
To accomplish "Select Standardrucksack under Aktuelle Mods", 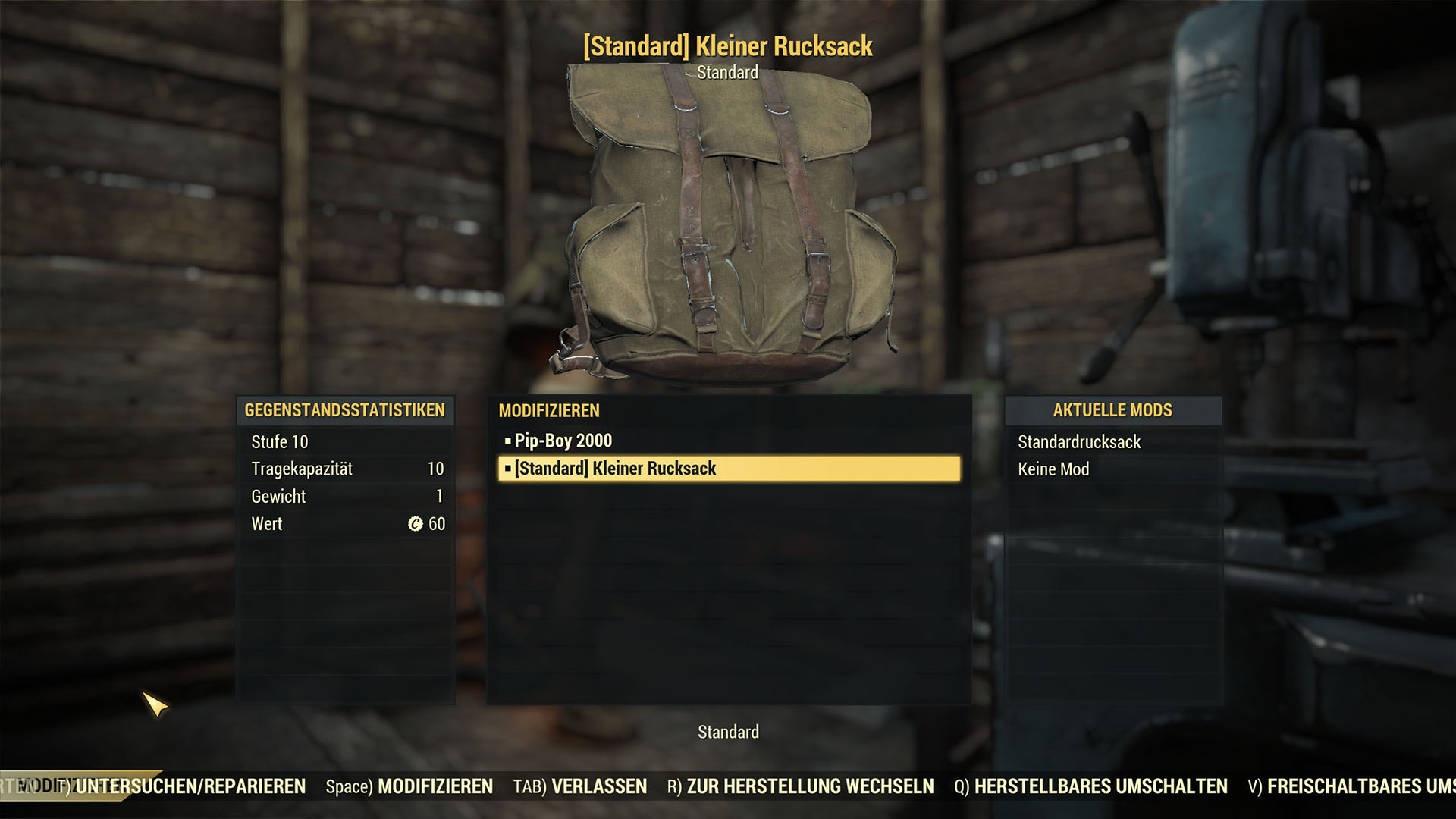I will click(x=1078, y=442).
